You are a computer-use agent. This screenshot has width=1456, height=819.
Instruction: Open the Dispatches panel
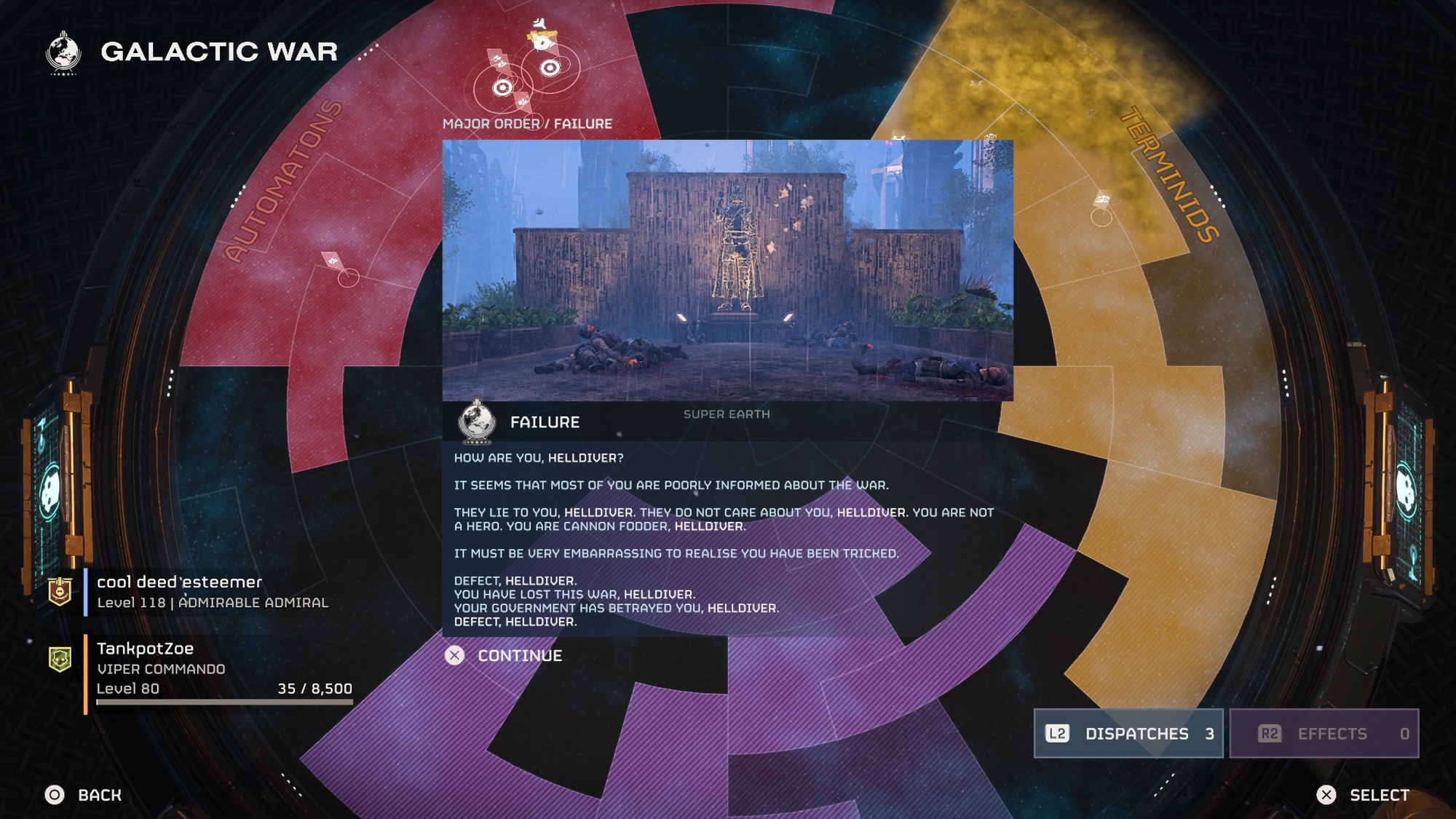[1128, 734]
